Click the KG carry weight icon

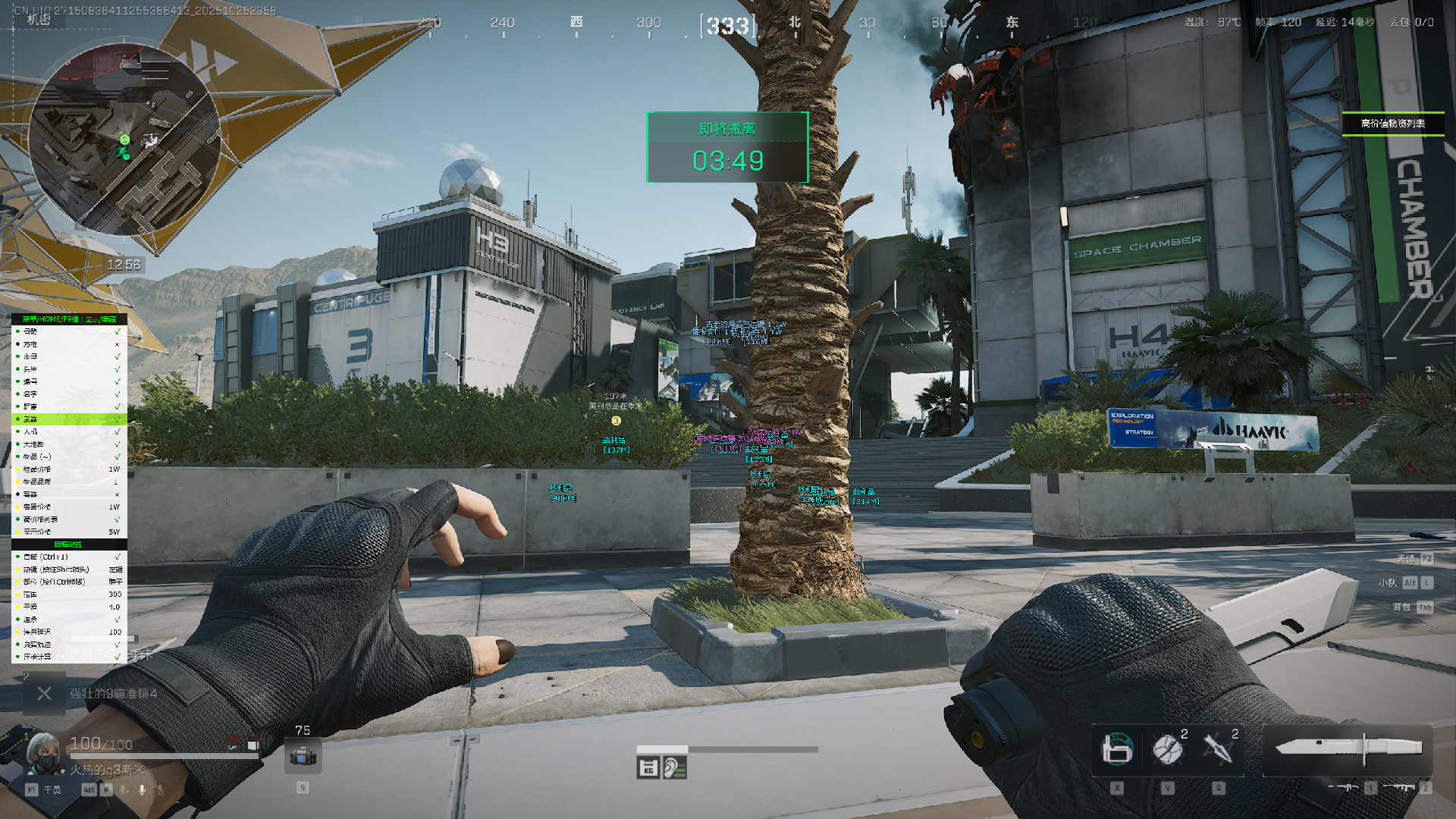[x=648, y=768]
